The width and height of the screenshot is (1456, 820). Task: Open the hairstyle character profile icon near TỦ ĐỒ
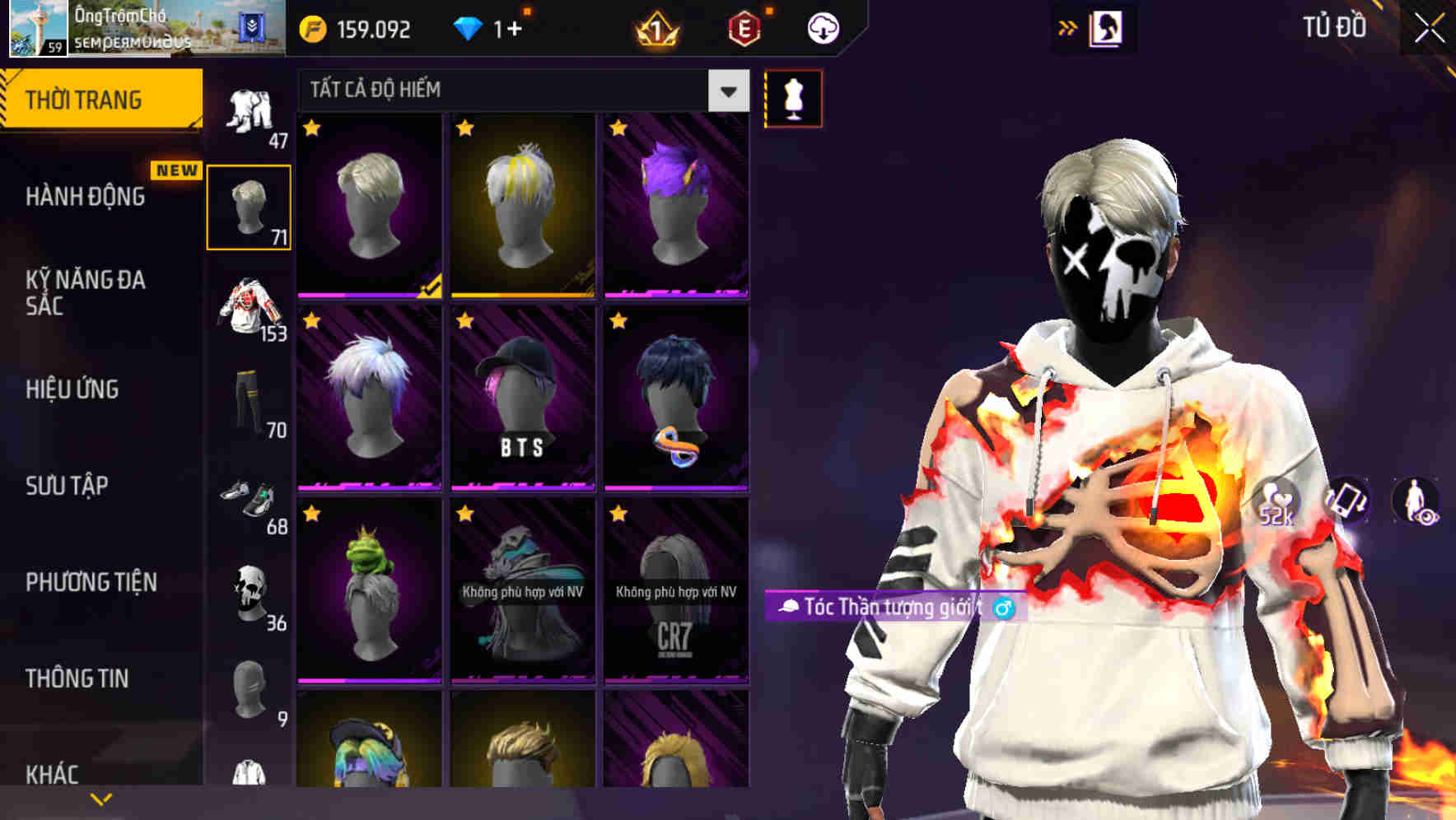click(1104, 27)
